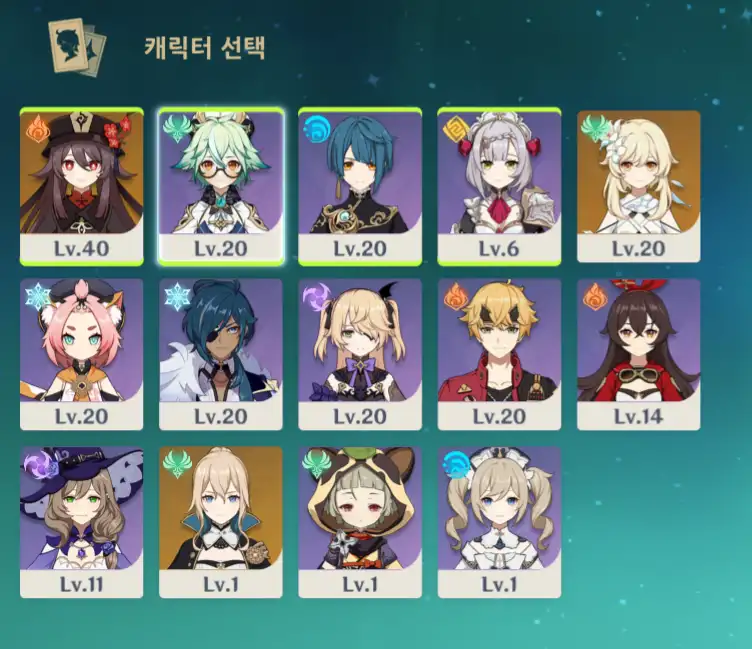Select the Hu Tao Lv.40 character card
Image resolution: width=752 pixels, height=649 pixels.
pos(81,186)
